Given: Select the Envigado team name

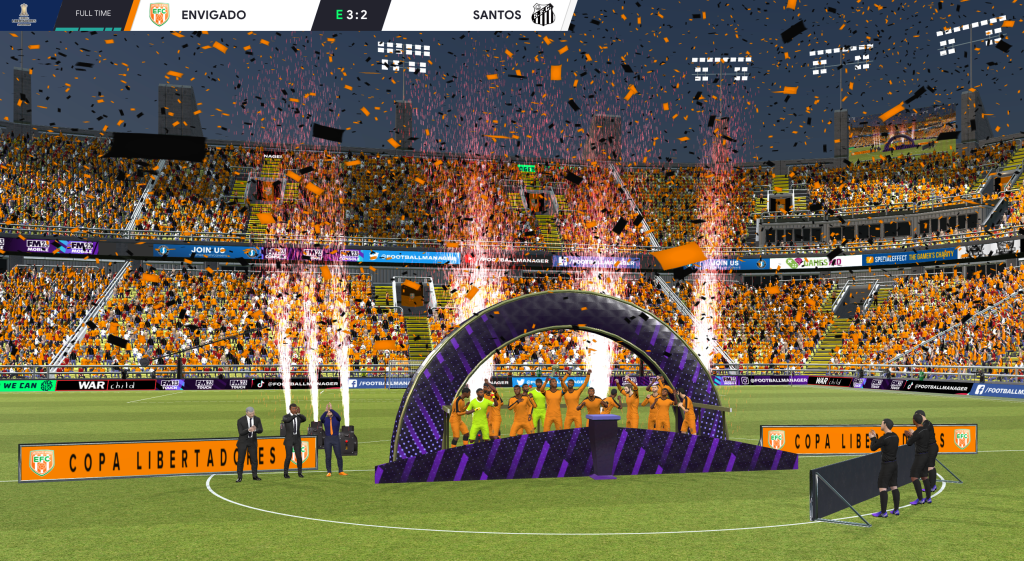Looking at the screenshot, I should pos(213,15).
